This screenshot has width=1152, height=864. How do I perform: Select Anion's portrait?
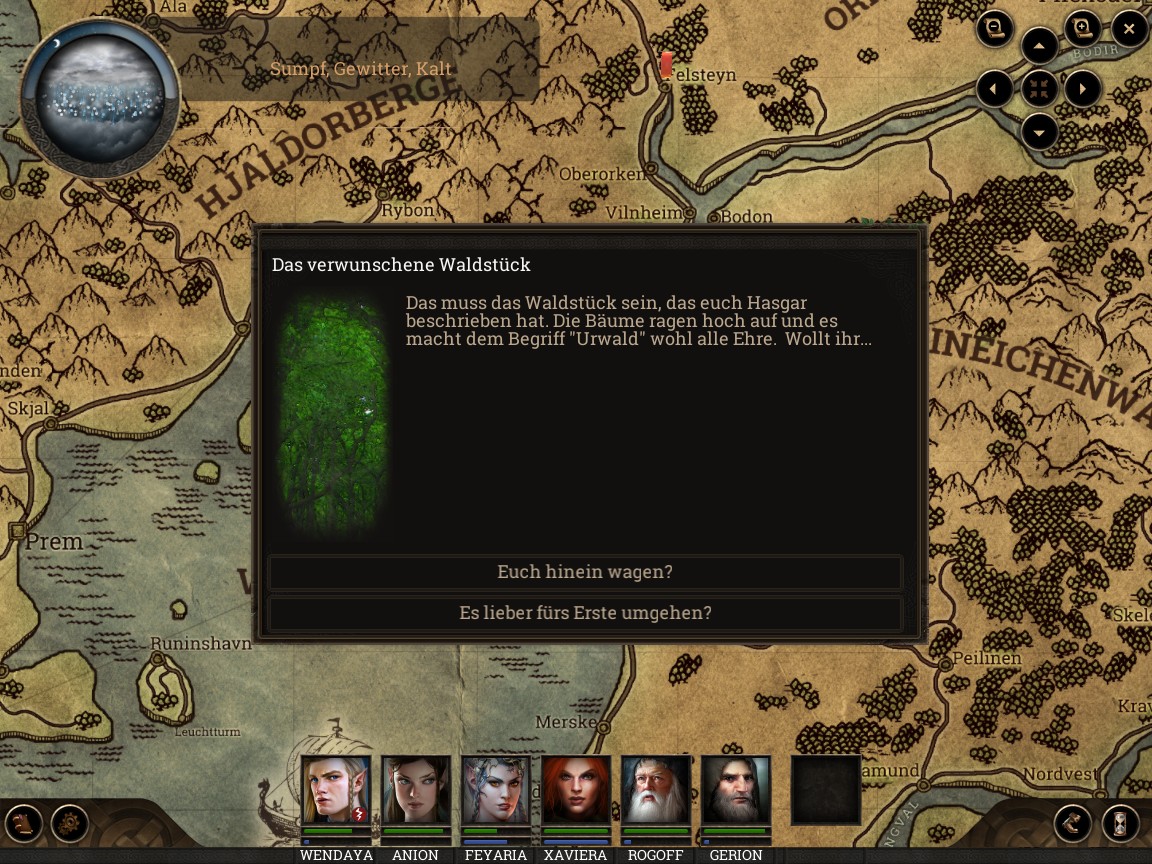click(416, 790)
